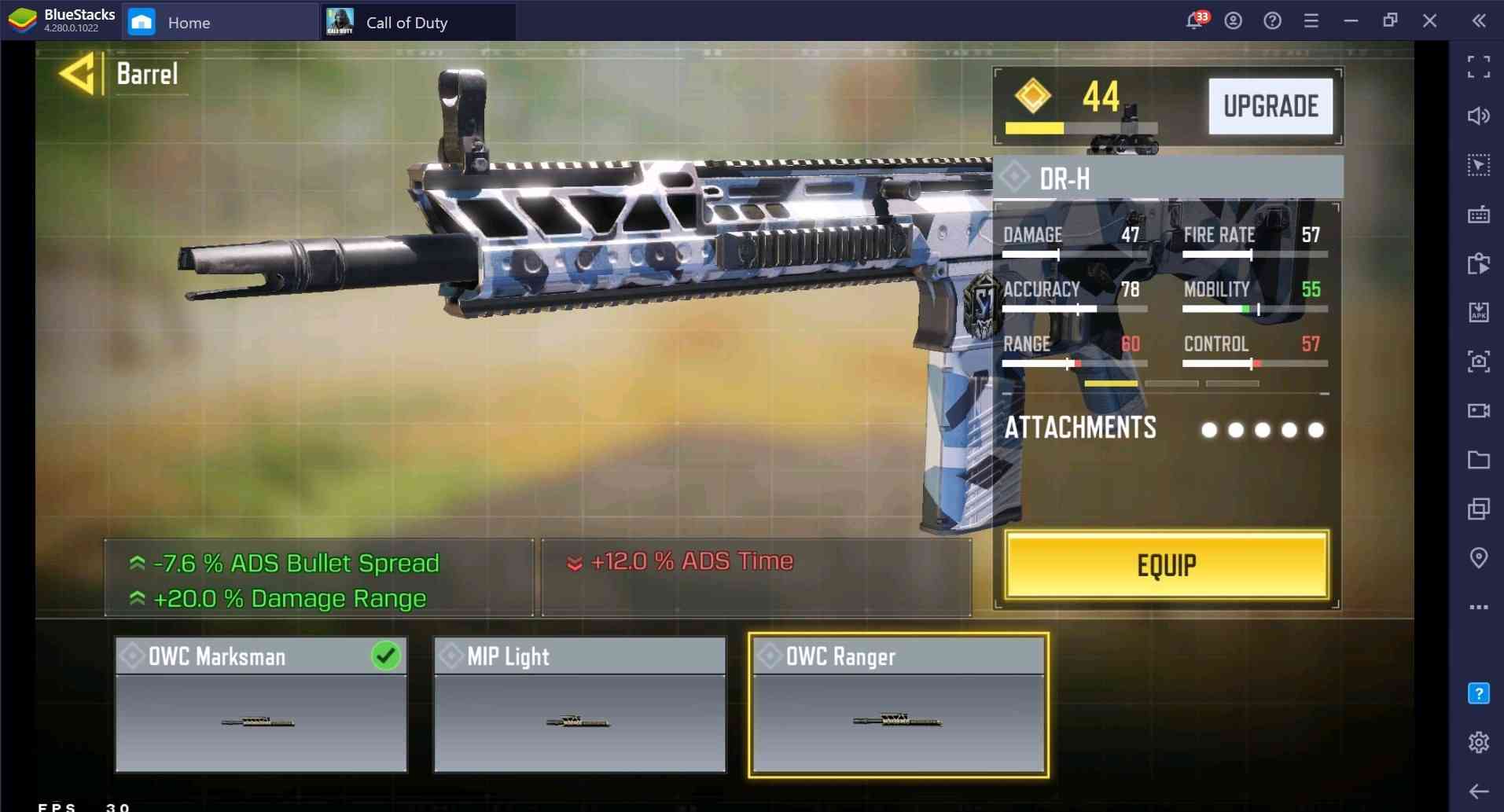Click the UPGRADE weapon button
This screenshot has width=1504, height=812.
(x=1270, y=106)
